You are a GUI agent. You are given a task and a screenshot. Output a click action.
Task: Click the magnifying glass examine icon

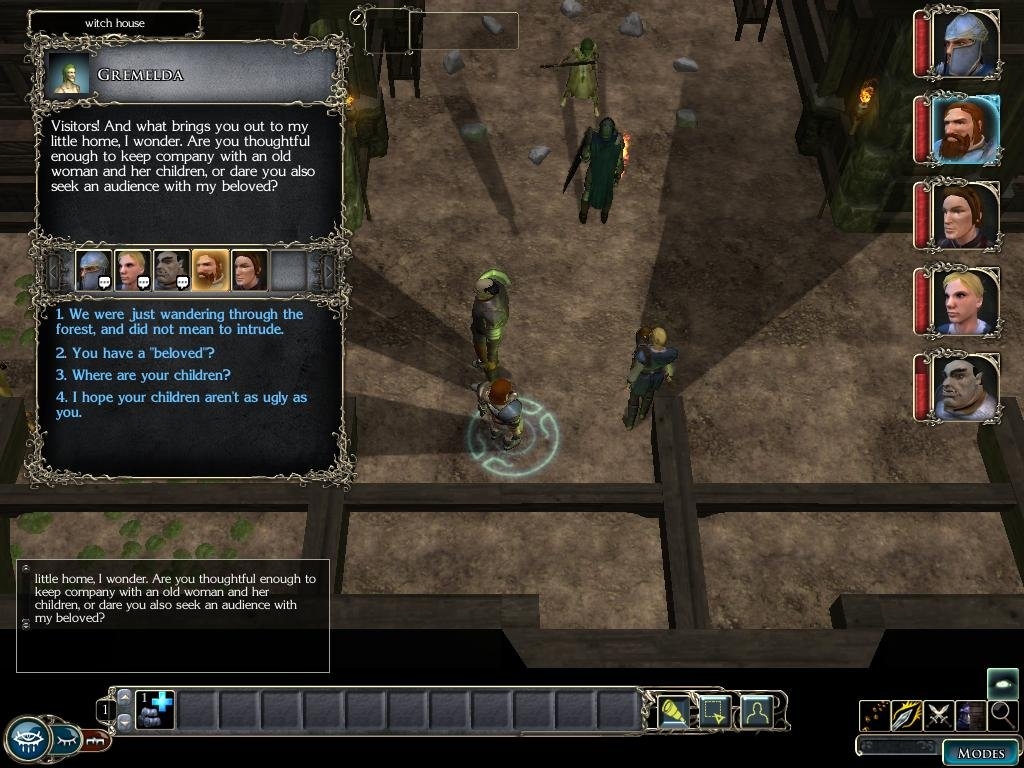(1001, 715)
